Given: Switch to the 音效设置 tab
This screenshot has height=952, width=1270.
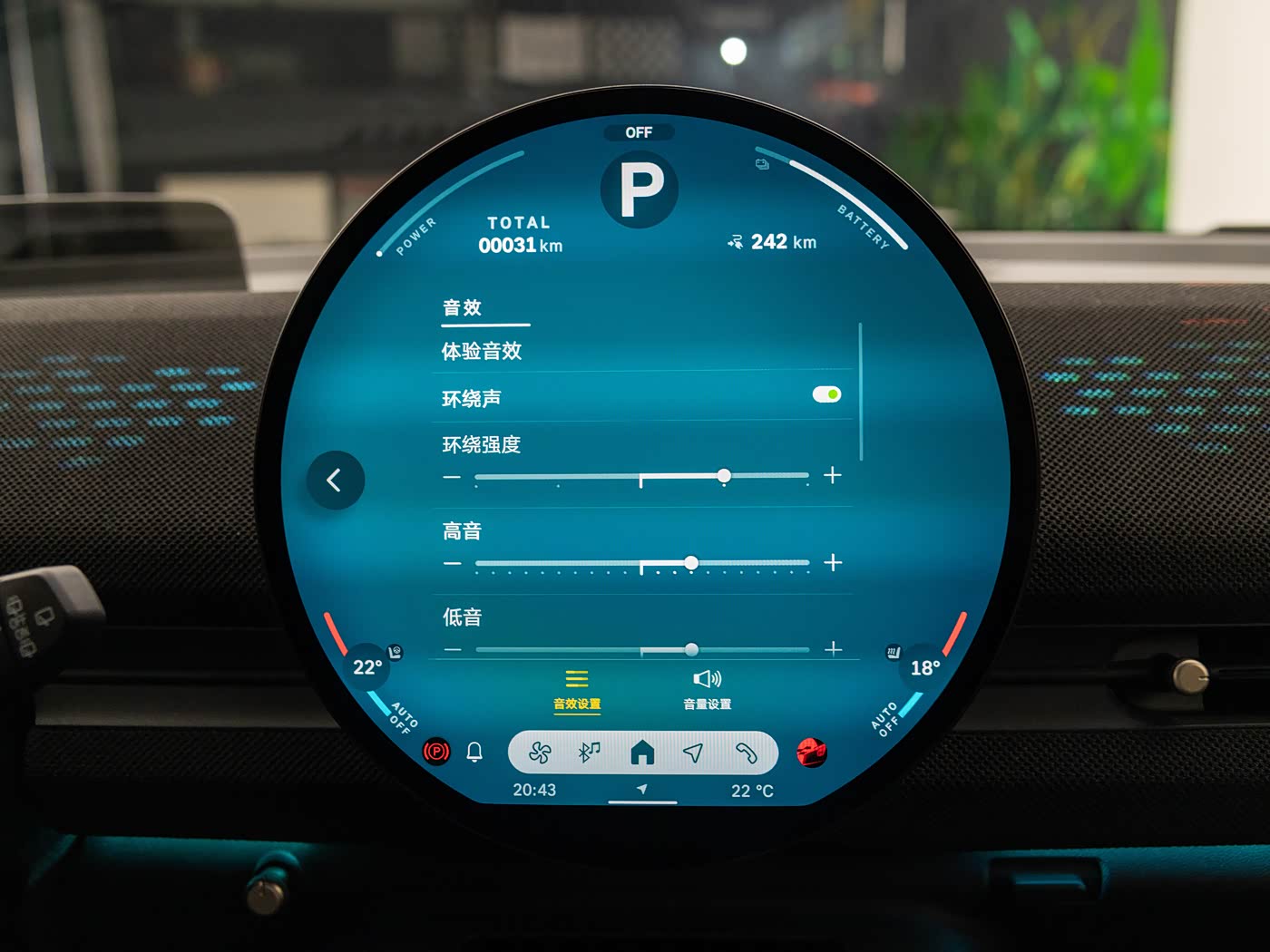Looking at the screenshot, I should click(x=577, y=688).
